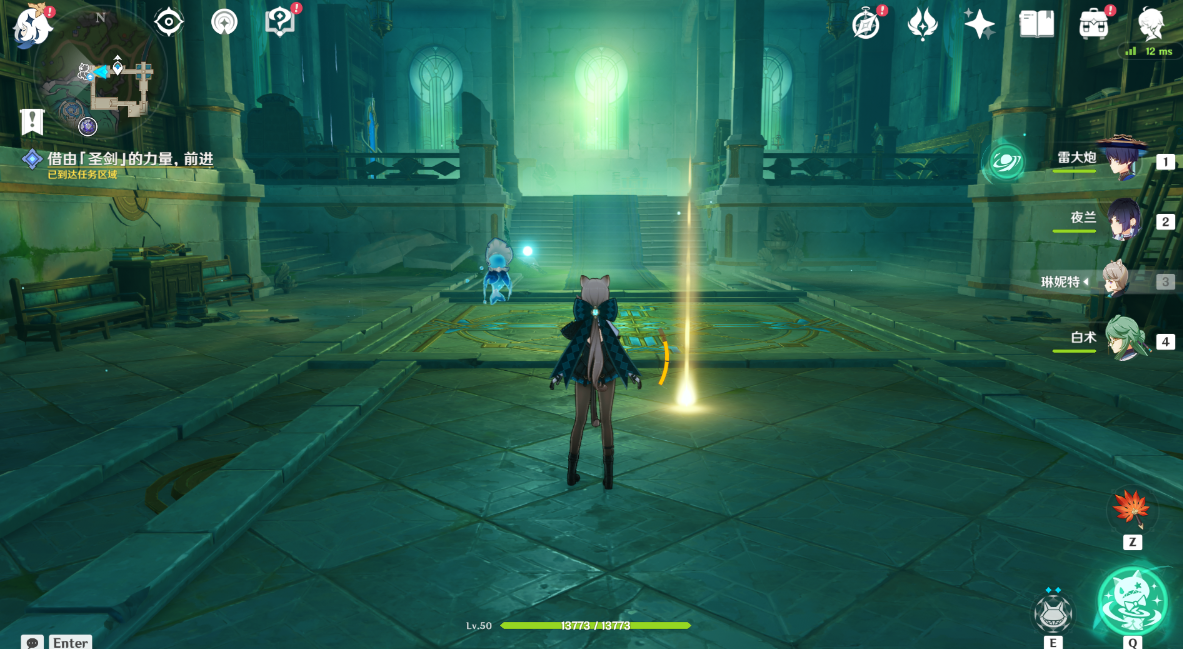Switch to party member 白术
Screen dimensions: 1183x649
(x=1123, y=340)
